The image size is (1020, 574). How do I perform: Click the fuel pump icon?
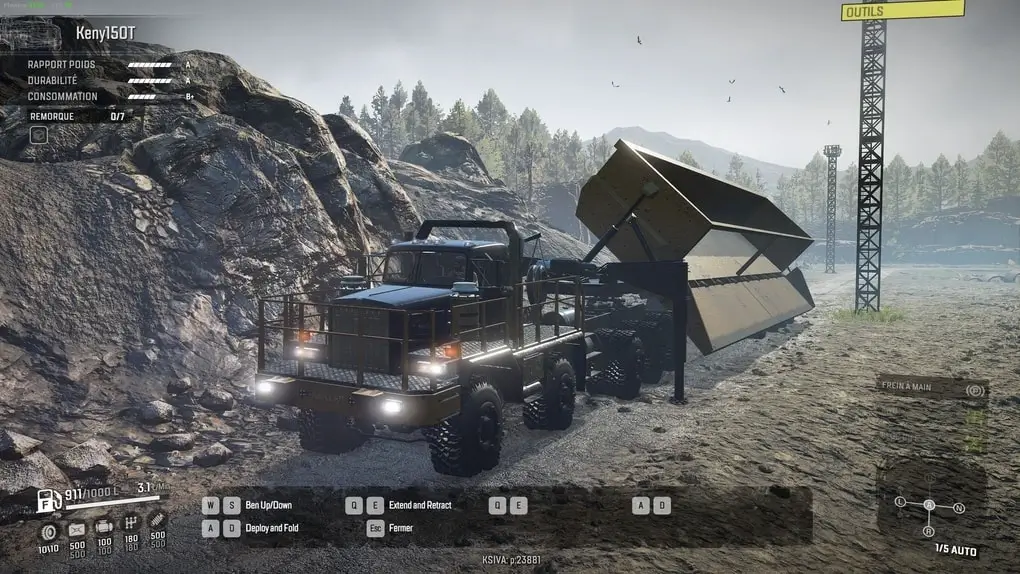(x=49, y=500)
